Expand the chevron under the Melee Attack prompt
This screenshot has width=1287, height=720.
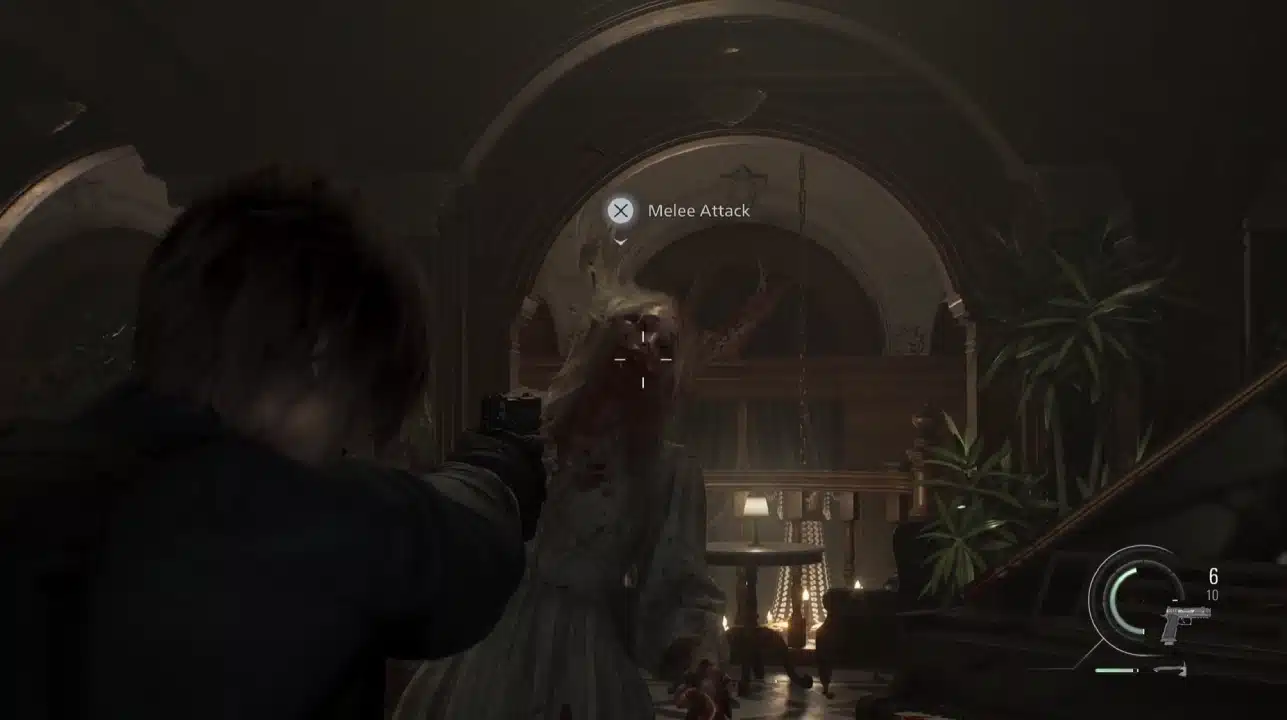pyautogui.click(x=620, y=242)
